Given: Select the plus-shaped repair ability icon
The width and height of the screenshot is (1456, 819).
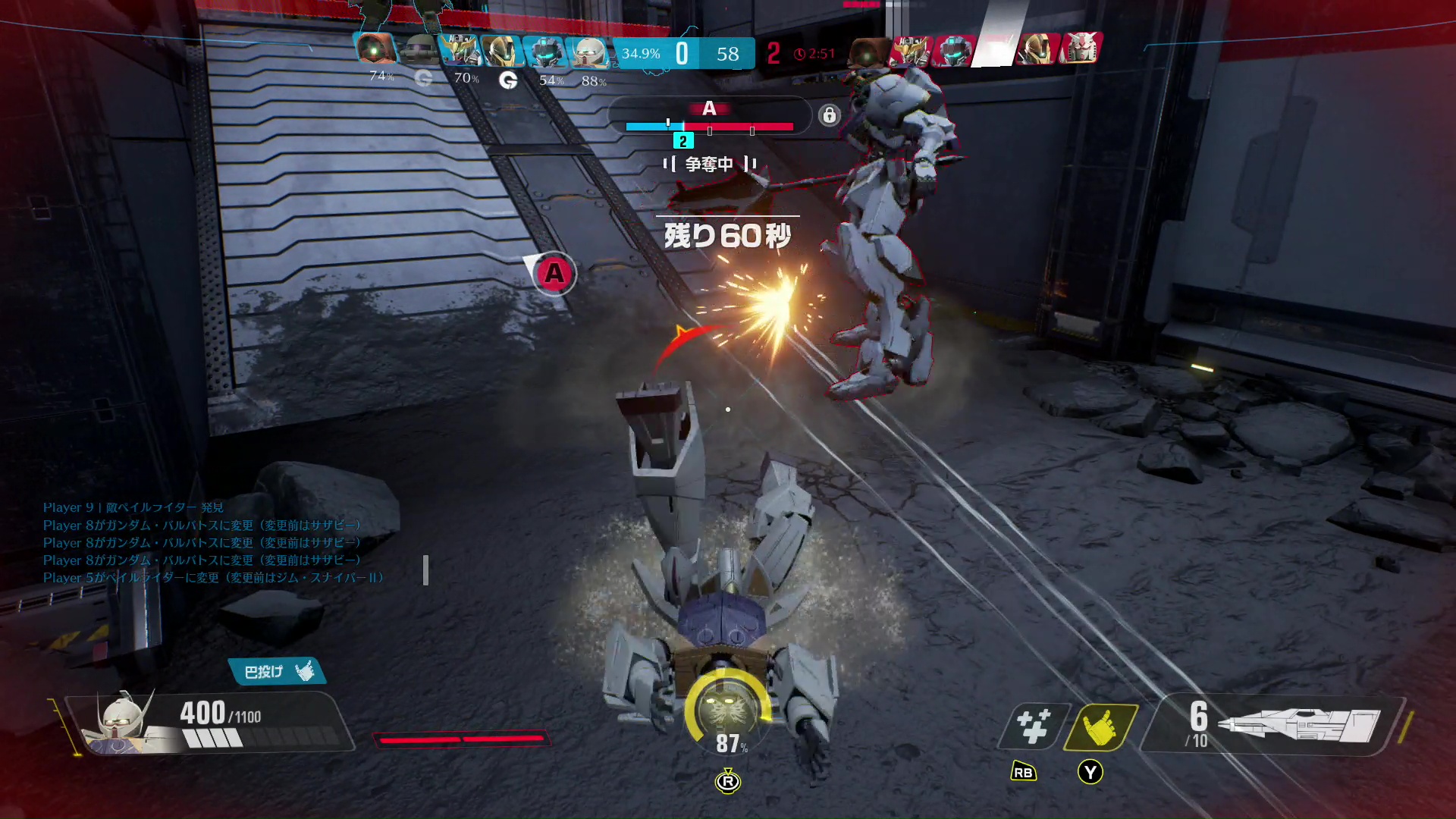Looking at the screenshot, I should coord(1033,726).
